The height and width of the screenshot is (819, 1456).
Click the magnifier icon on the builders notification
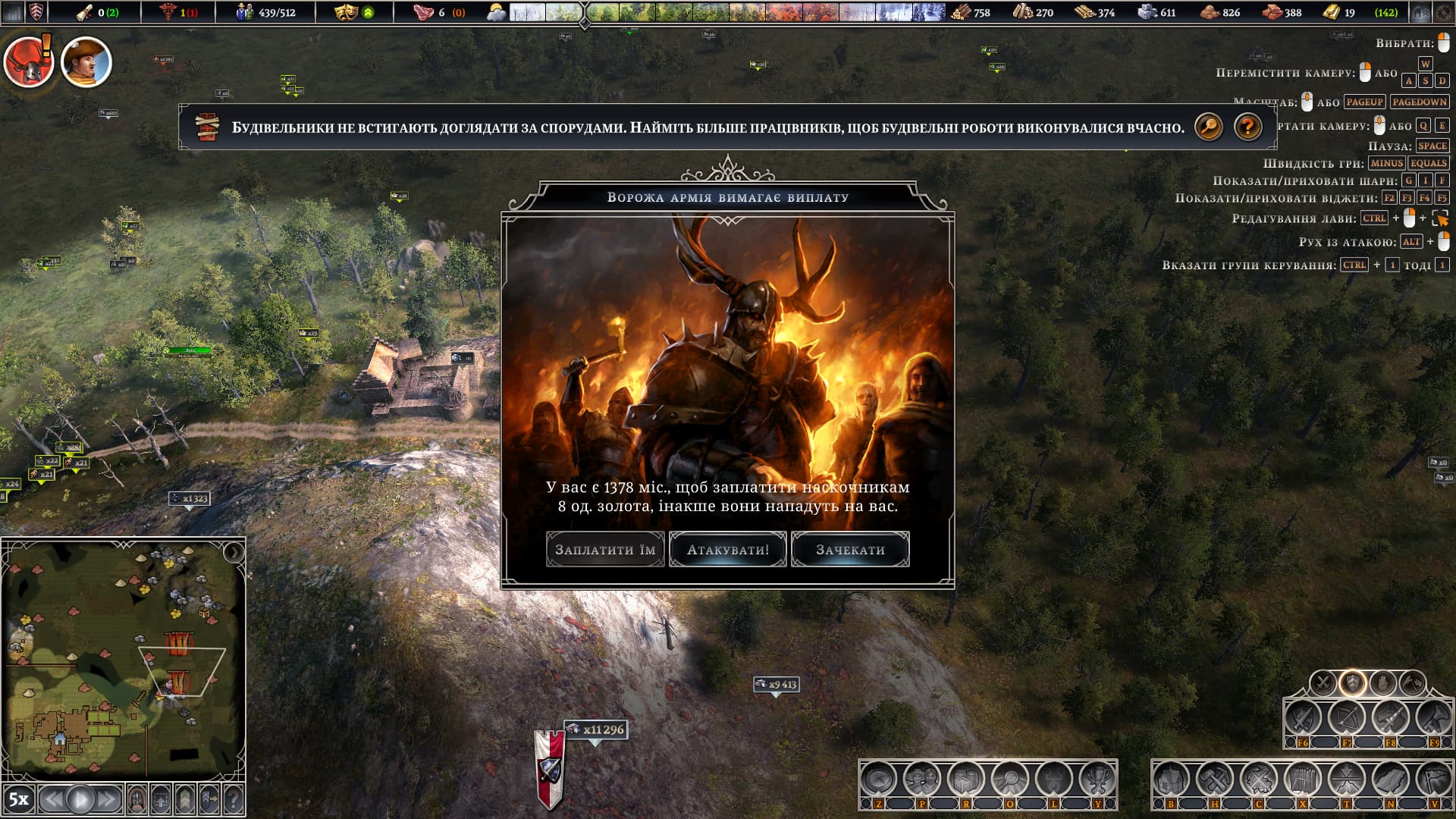[x=1209, y=127]
